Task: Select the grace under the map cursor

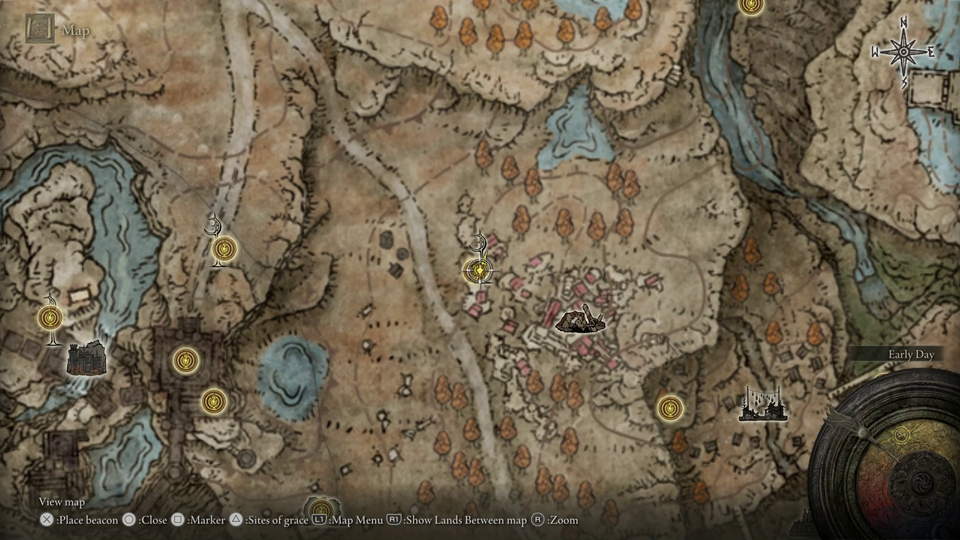Action: click(x=481, y=270)
